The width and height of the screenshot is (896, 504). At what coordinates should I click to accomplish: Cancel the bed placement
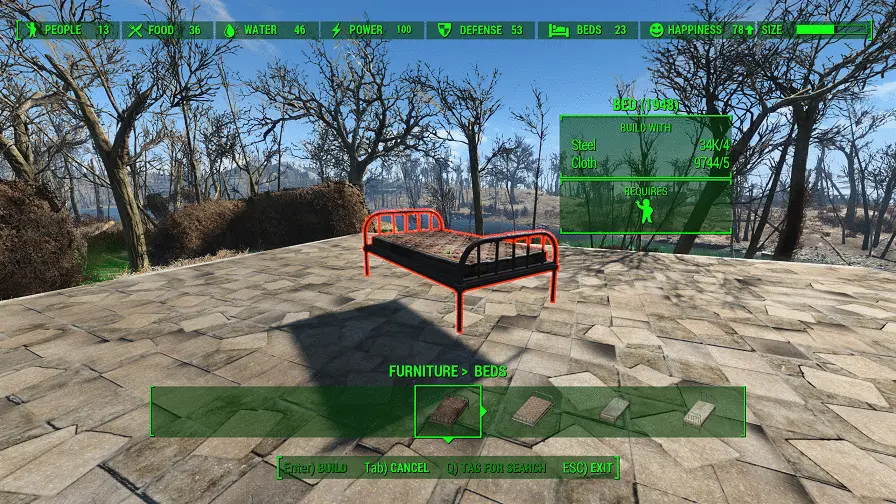(x=396, y=468)
